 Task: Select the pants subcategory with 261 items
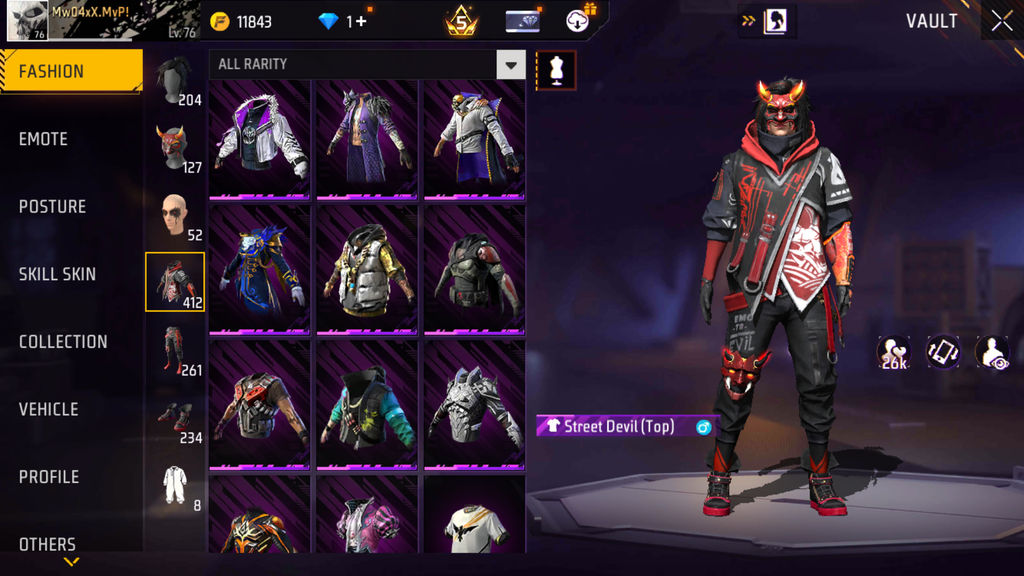tap(176, 350)
